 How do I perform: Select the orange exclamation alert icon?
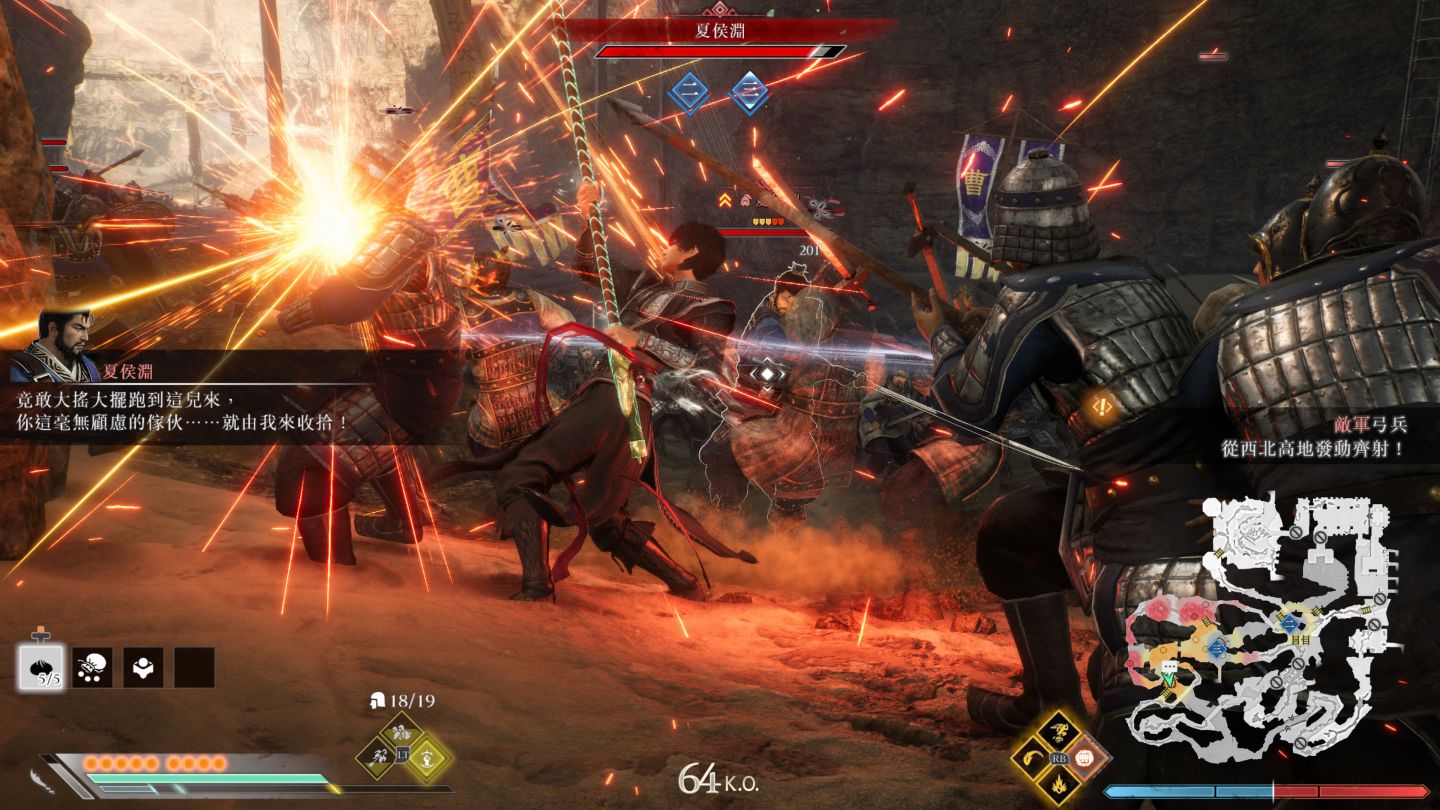[x=1103, y=406]
